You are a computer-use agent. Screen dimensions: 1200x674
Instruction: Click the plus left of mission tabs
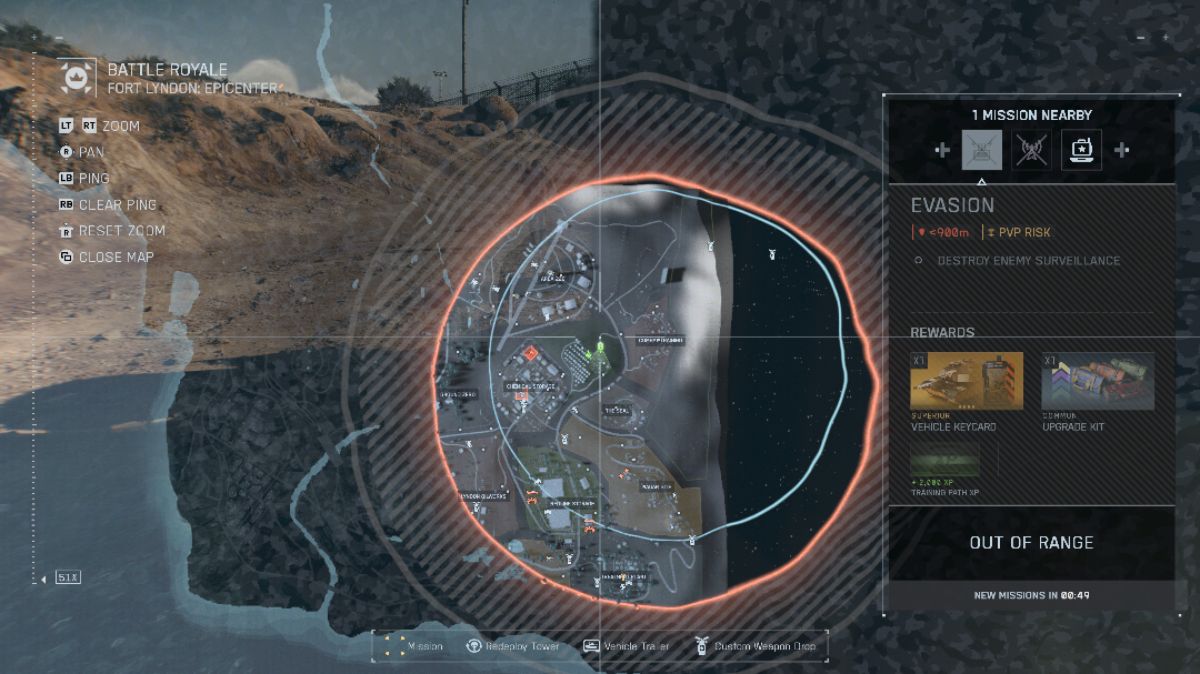[x=941, y=150]
